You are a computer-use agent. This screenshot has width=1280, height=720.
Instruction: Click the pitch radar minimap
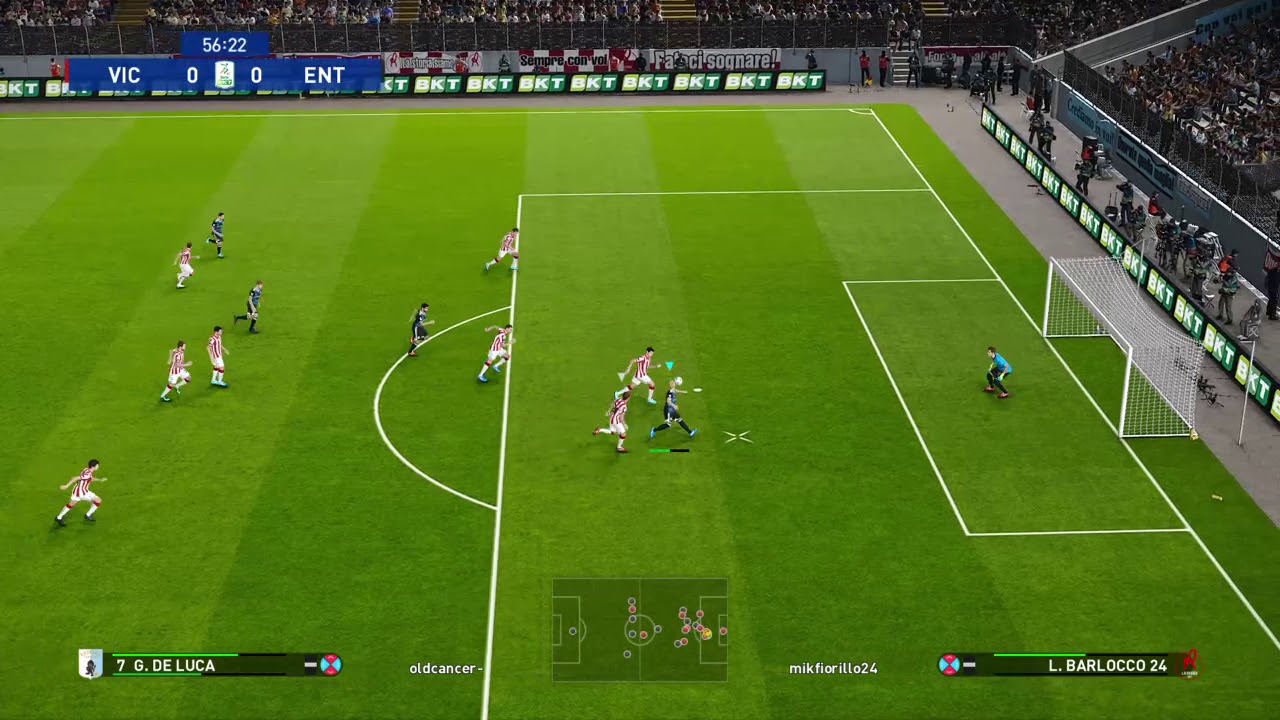click(x=640, y=630)
